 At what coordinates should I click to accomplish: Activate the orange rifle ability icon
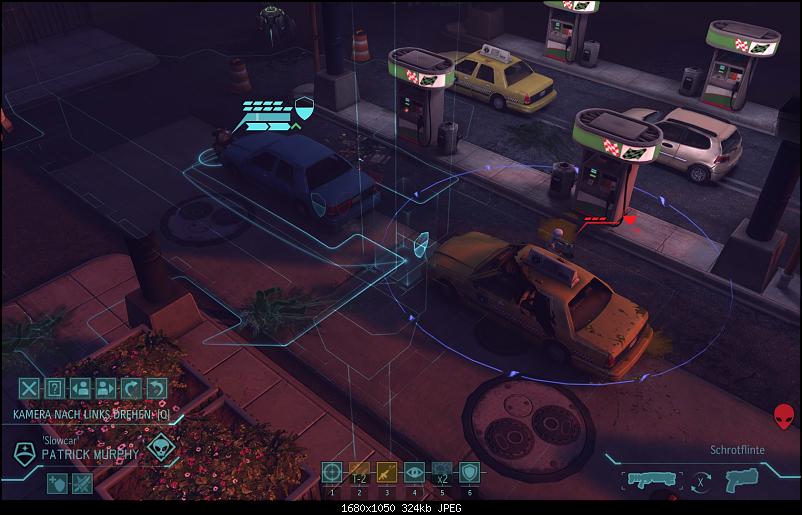[x=386, y=473]
